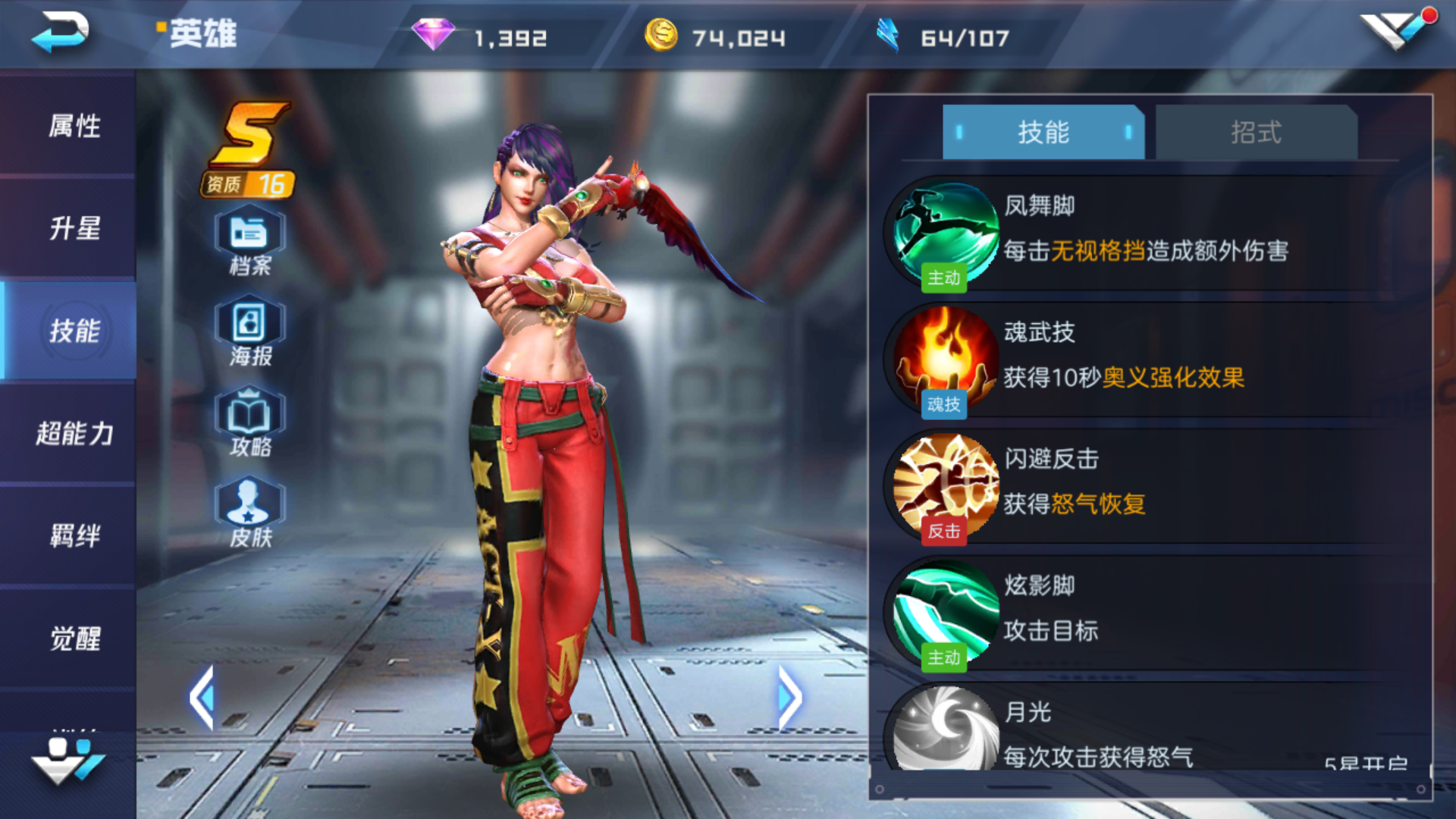This screenshot has width=1456, height=819.
Task: Select the 凤舞脚 skill icon
Action: (944, 231)
